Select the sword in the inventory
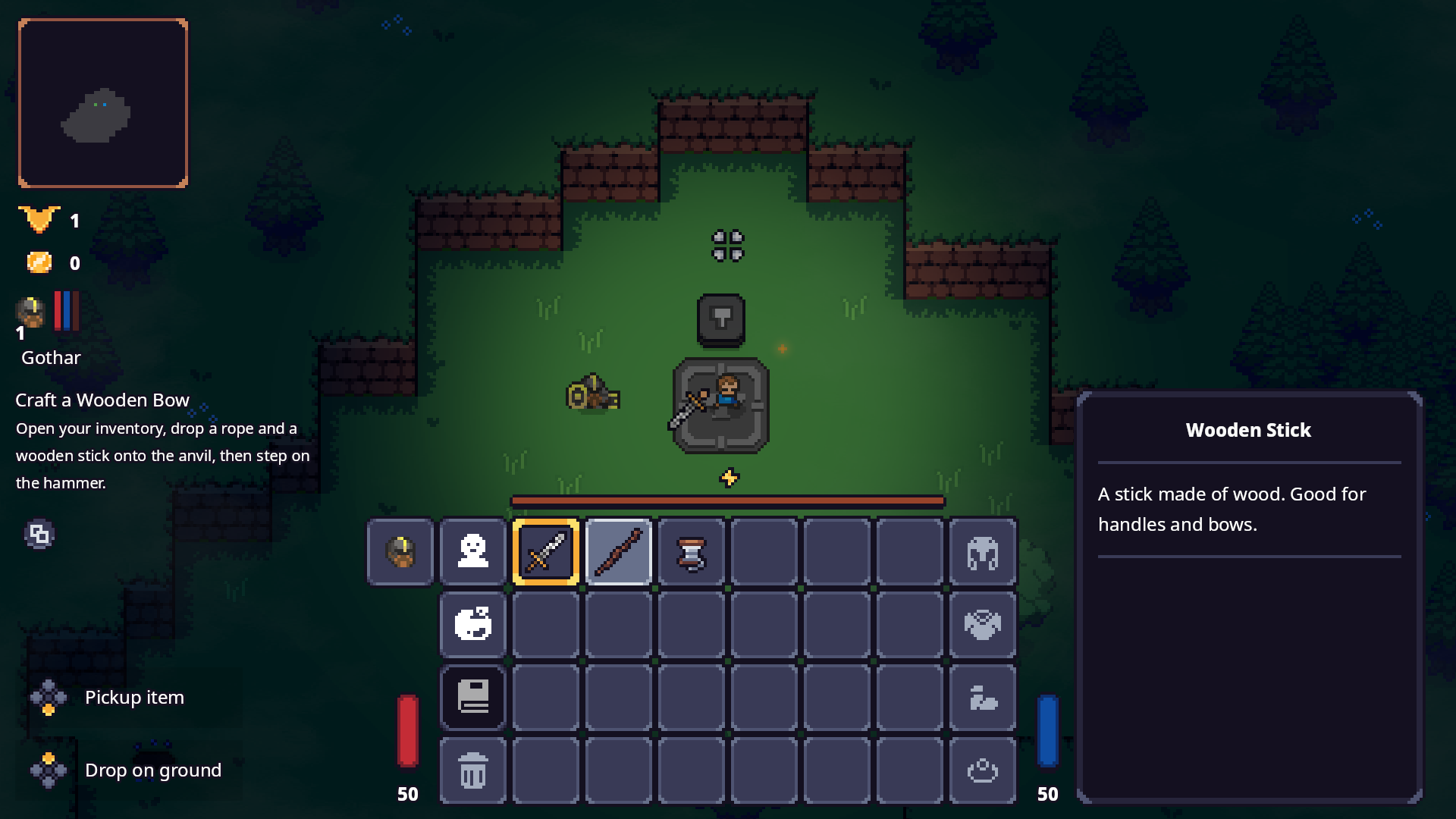 [545, 551]
